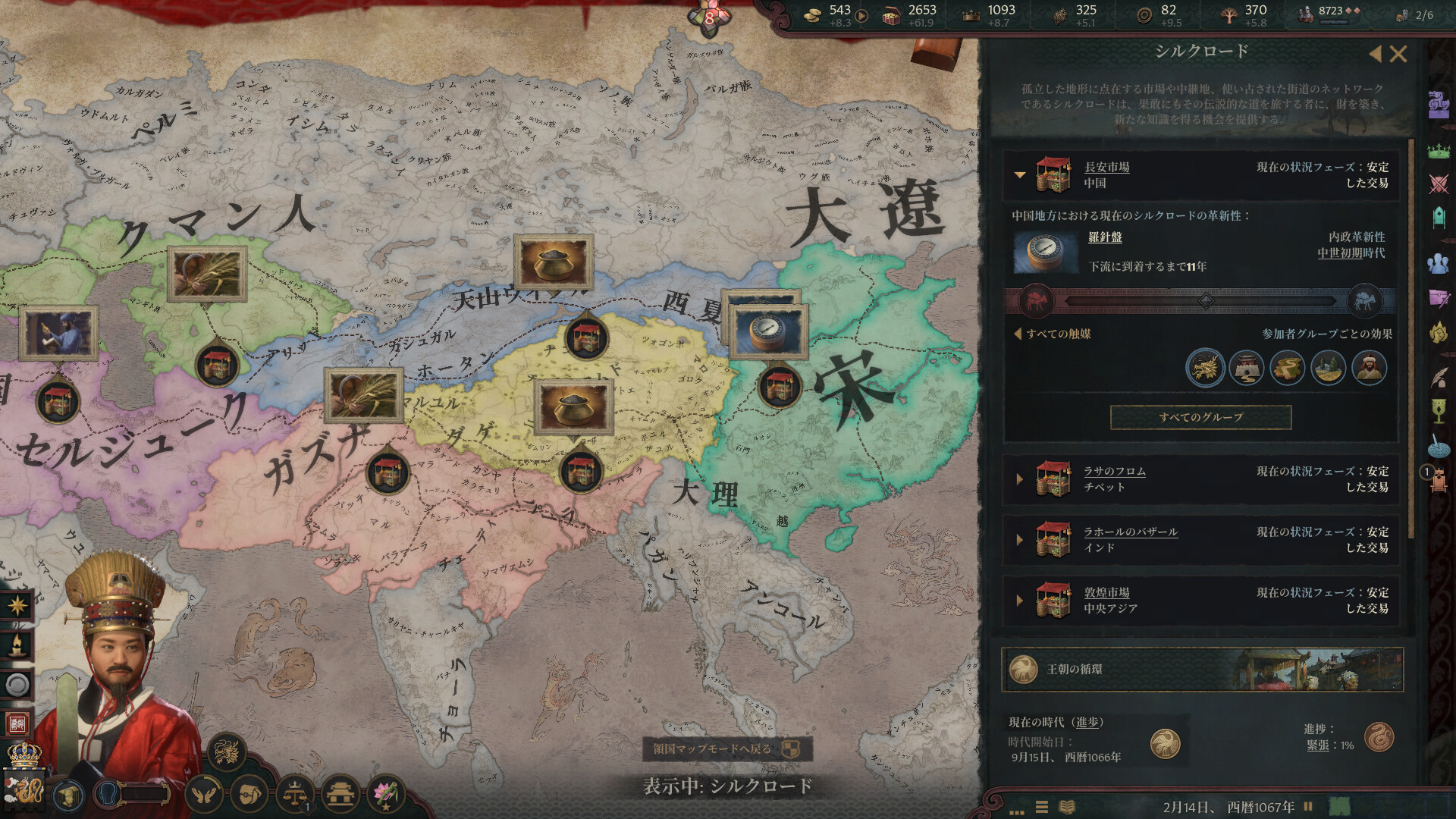Expand the ラサのフロム entry
1456x819 pixels.
point(1020,479)
